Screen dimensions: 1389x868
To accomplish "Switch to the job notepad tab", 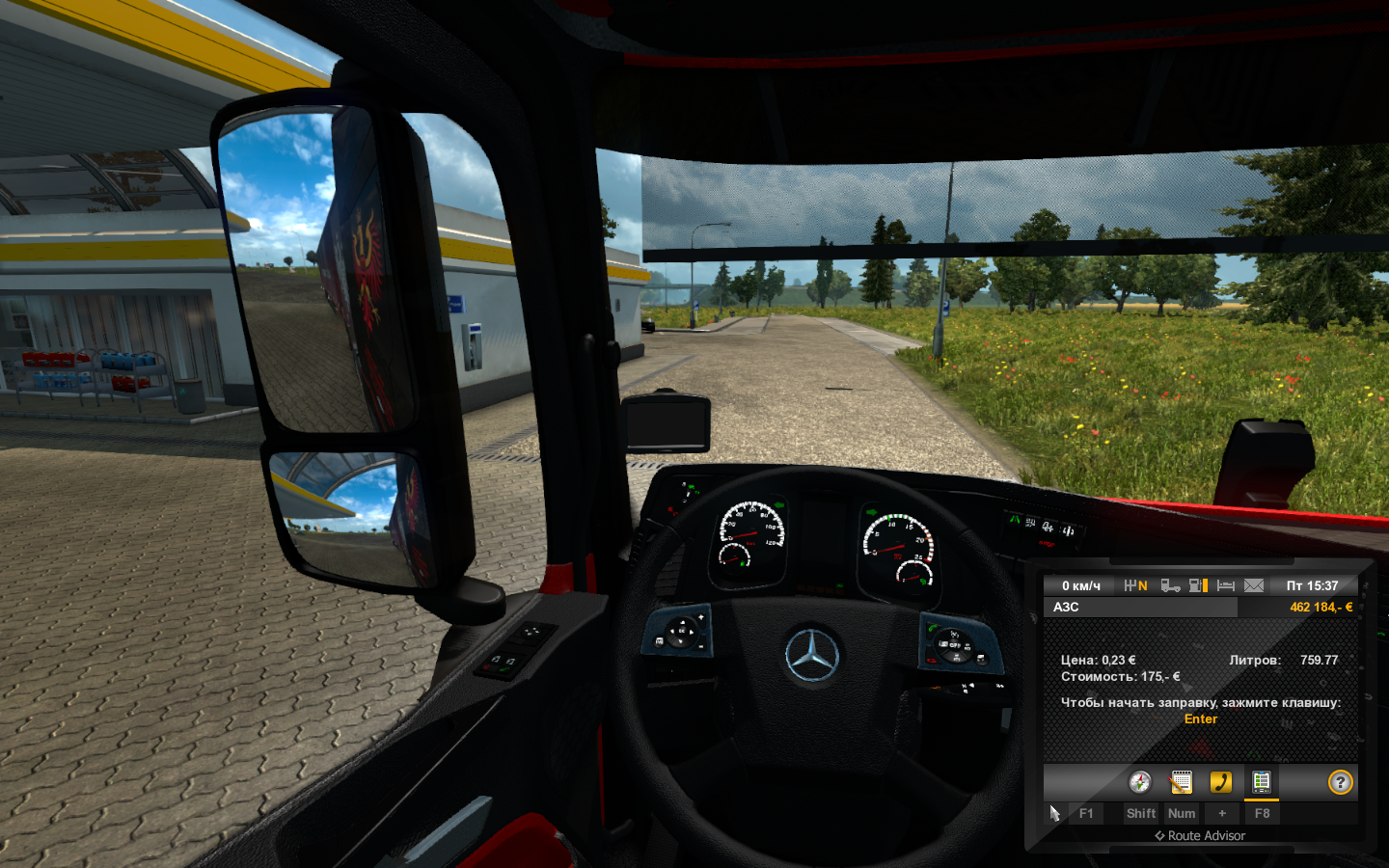I will coord(1181,782).
